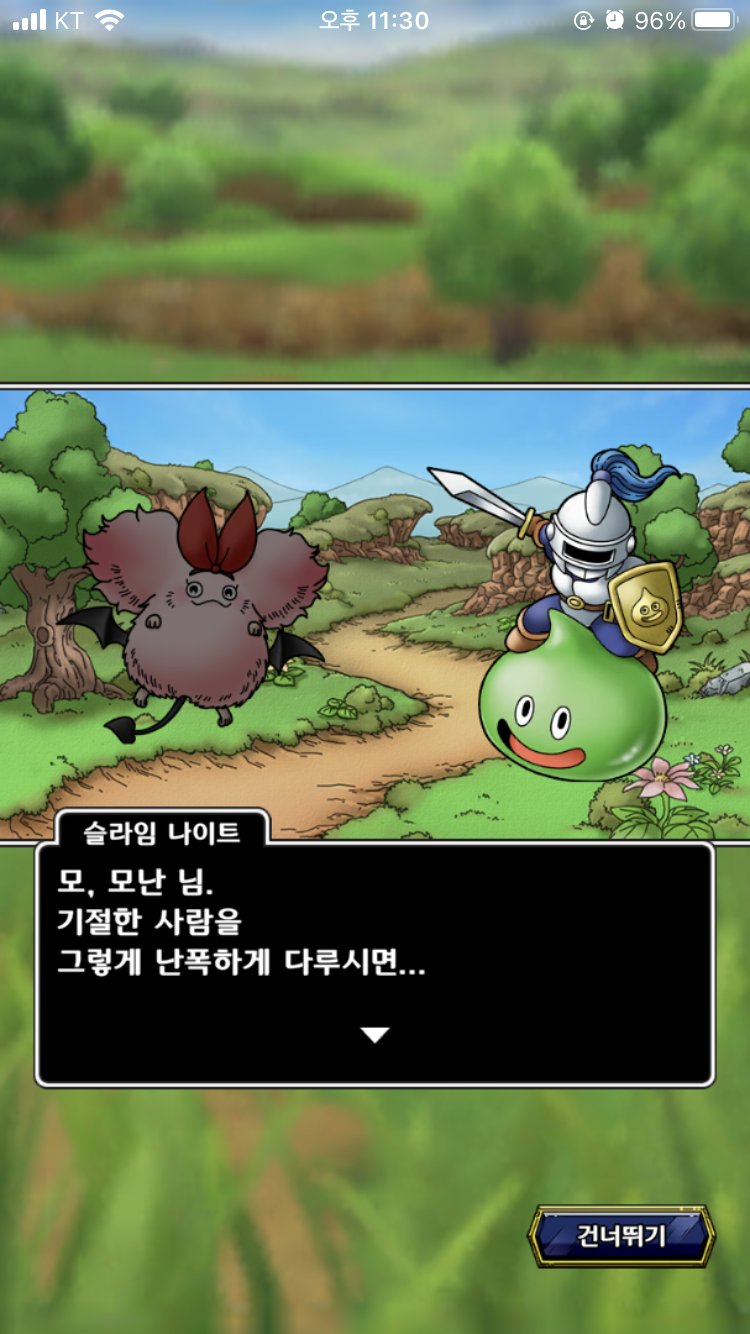Advance dialogue via the white down arrow

[x=375, y=1035]
